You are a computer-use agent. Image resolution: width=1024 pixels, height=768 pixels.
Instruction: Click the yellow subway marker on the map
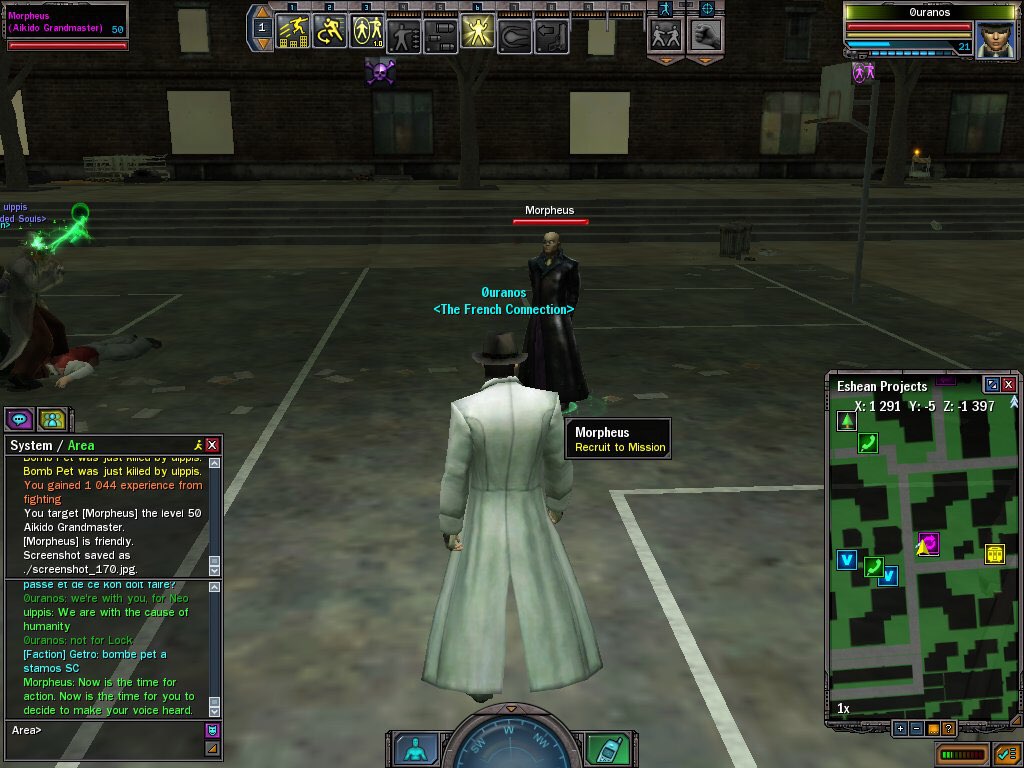(994, 553)
